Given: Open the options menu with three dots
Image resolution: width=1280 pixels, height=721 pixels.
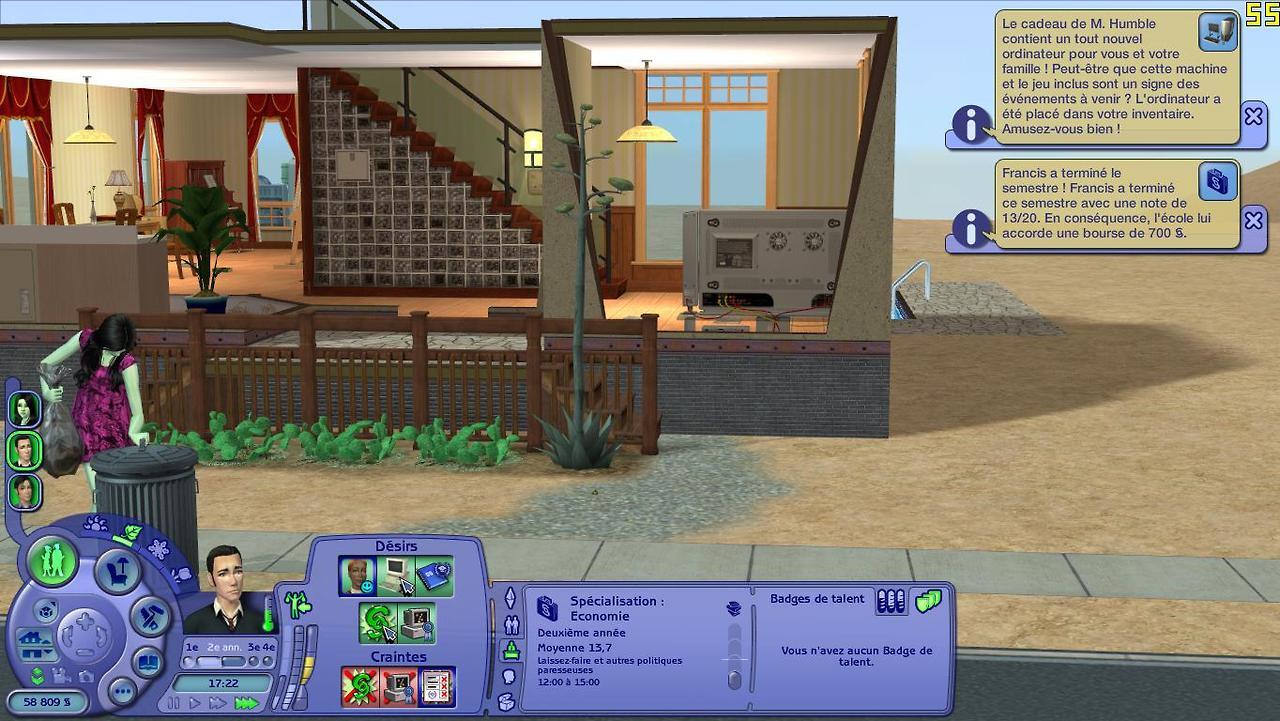Looking at the screenshot, I should click(x=122, y=691).
